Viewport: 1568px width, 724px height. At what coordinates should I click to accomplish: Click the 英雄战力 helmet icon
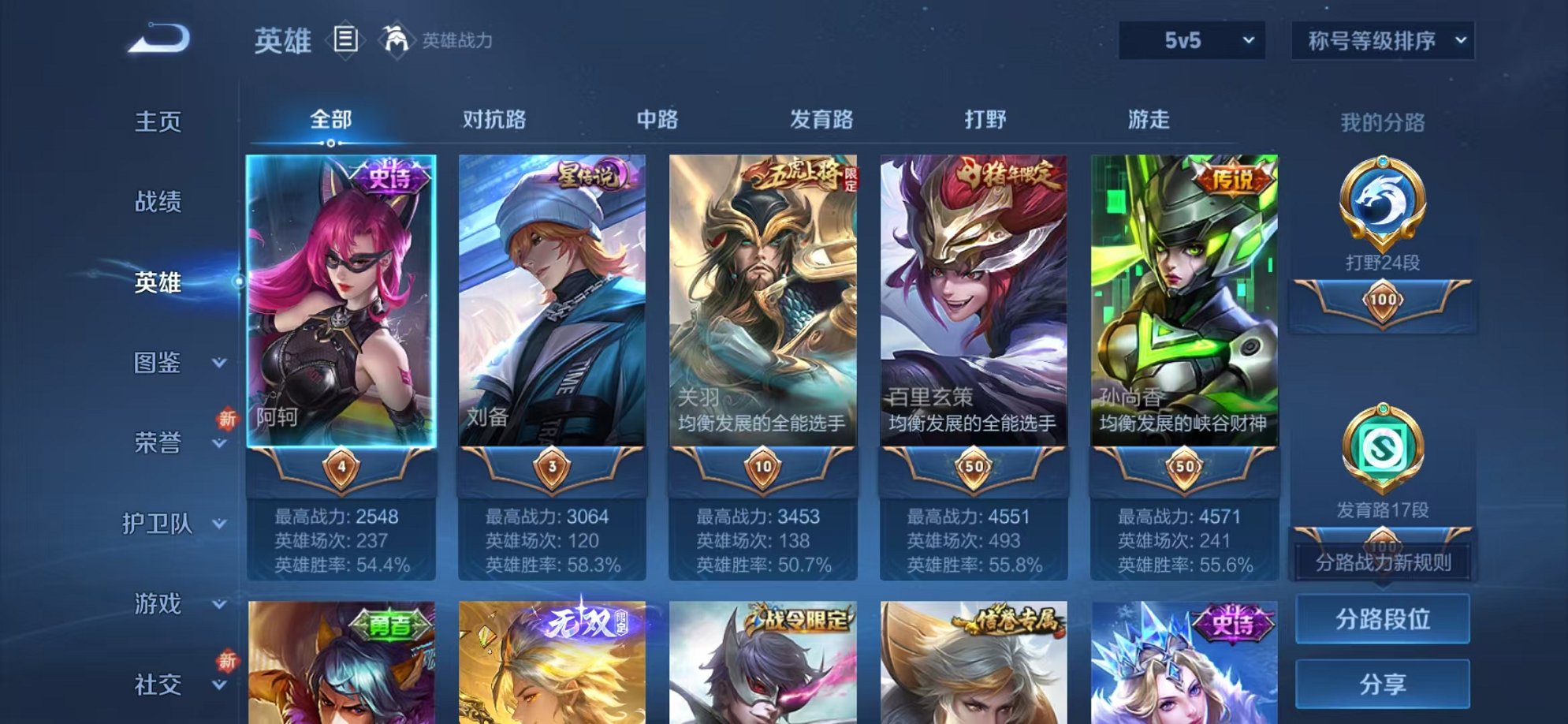pyautogui.click(x=396, y=37)
